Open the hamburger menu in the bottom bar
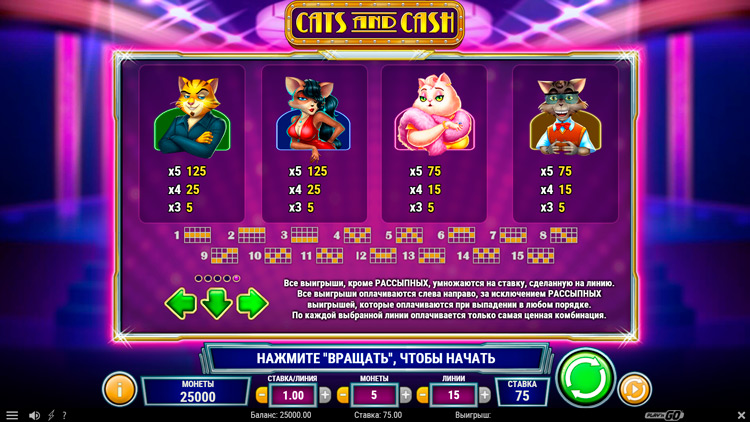Screen dimensions: 750x422 click(x=12, y=415)
